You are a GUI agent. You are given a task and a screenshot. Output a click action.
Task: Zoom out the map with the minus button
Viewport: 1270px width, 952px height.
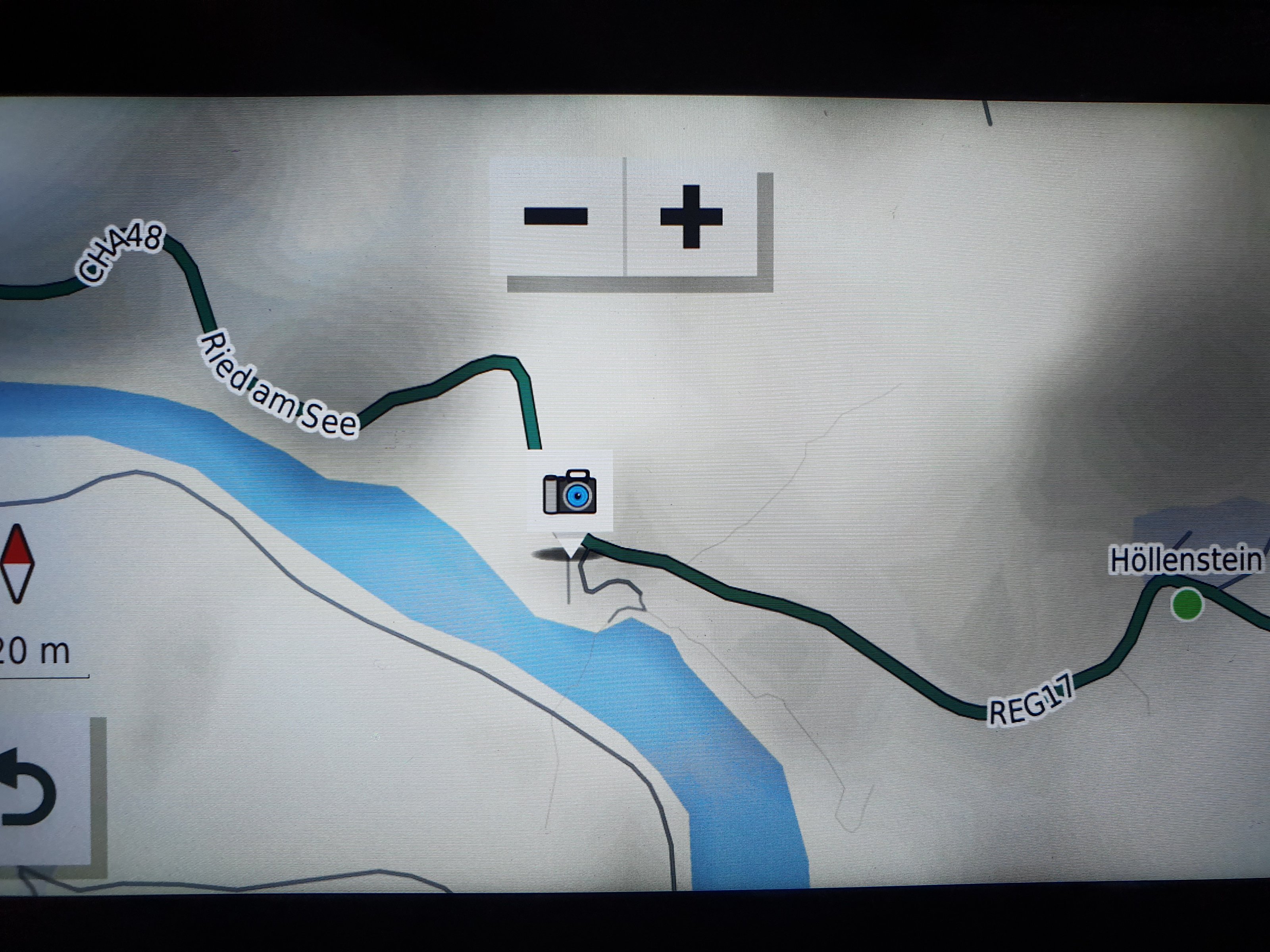(556, 216)
